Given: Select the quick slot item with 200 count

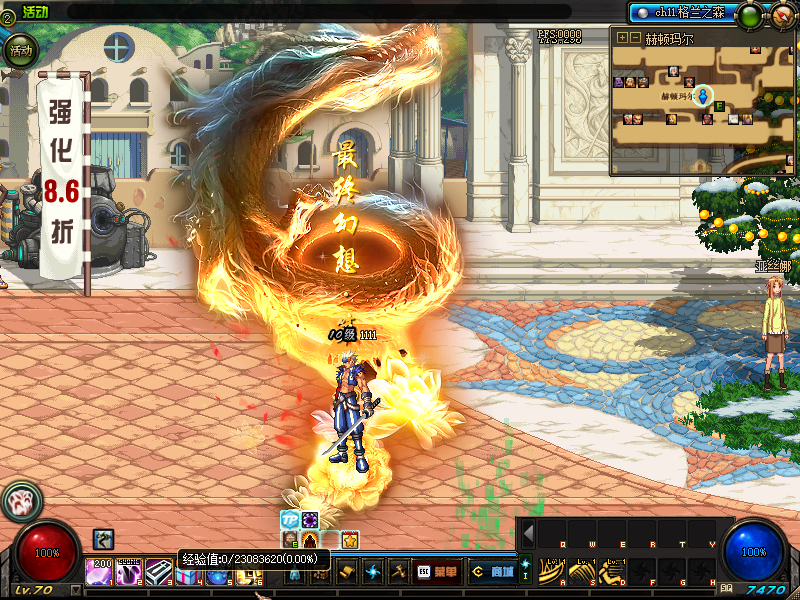Looking at the screenshot, I should tap(99, 572).
